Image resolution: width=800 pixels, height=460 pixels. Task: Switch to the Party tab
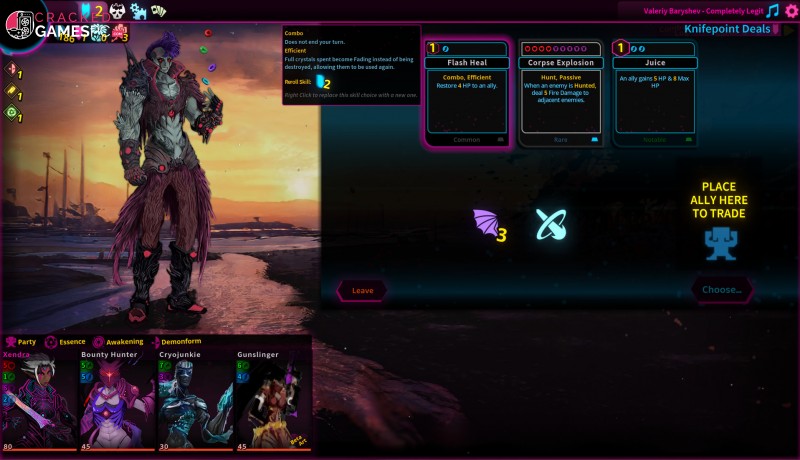22,341
